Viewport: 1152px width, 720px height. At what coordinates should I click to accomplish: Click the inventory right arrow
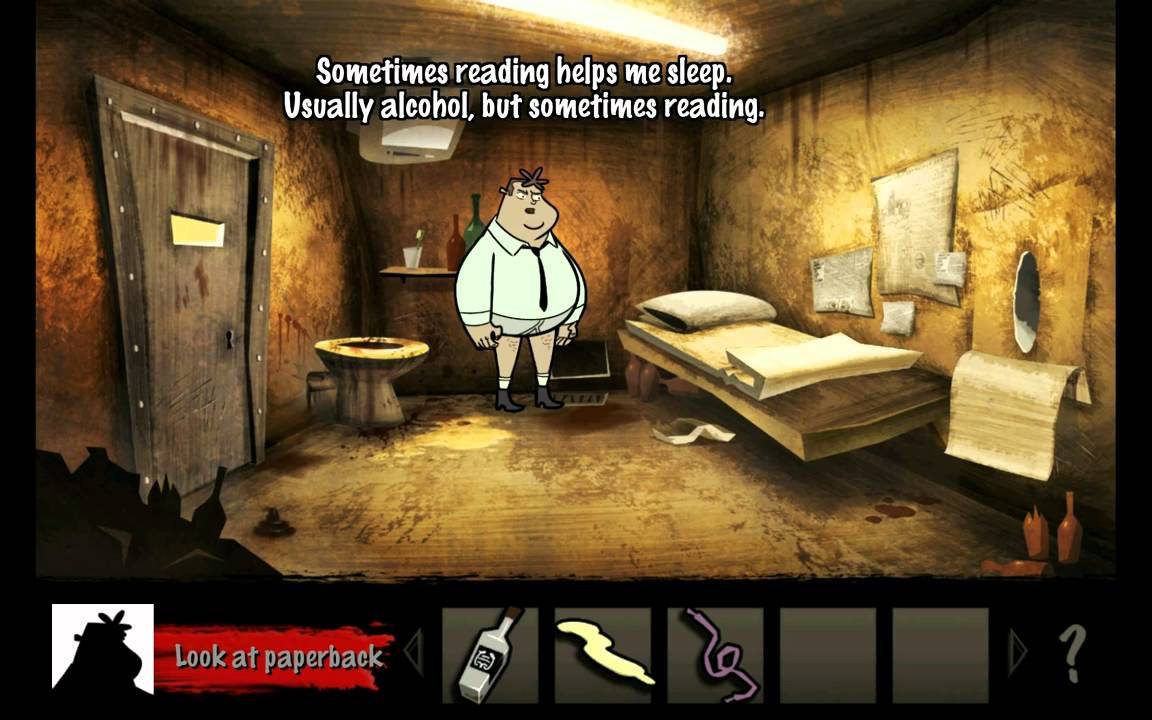click(1018, 654)
